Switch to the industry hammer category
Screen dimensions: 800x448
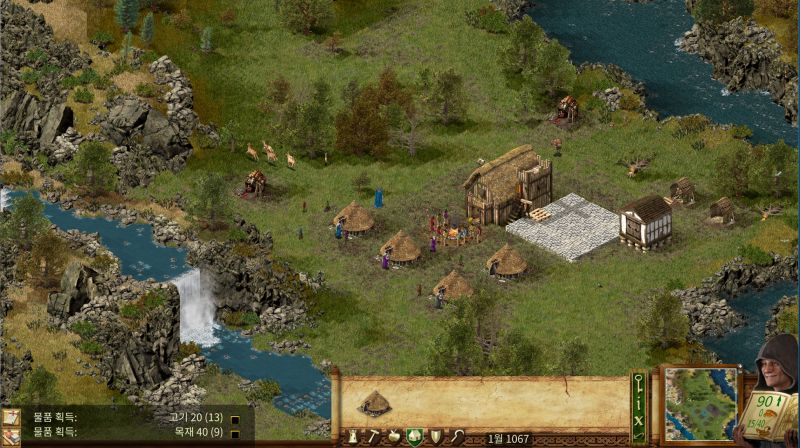coord(373,437)
